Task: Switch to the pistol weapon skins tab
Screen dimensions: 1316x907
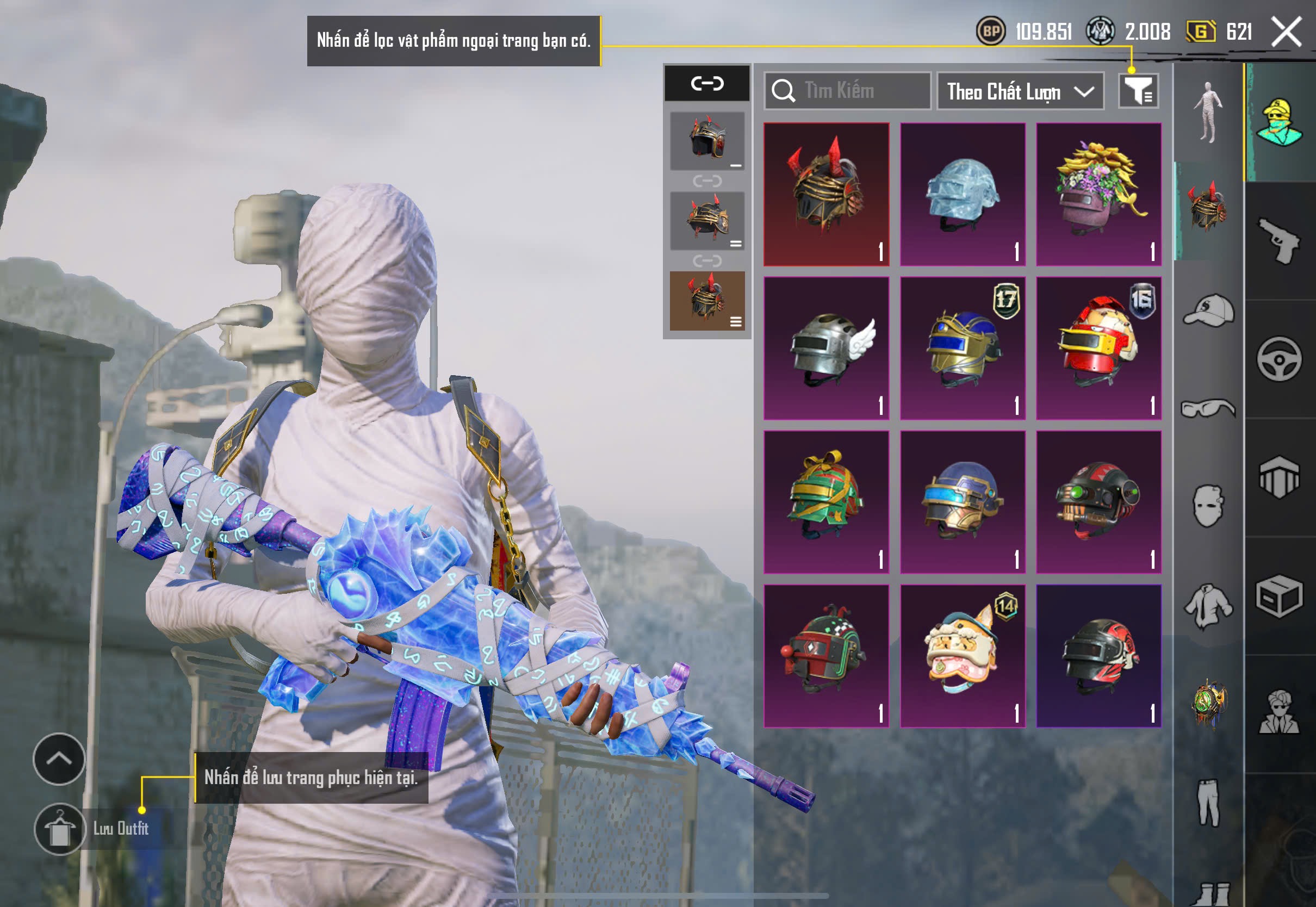Action: click(x=1280, y=241)
